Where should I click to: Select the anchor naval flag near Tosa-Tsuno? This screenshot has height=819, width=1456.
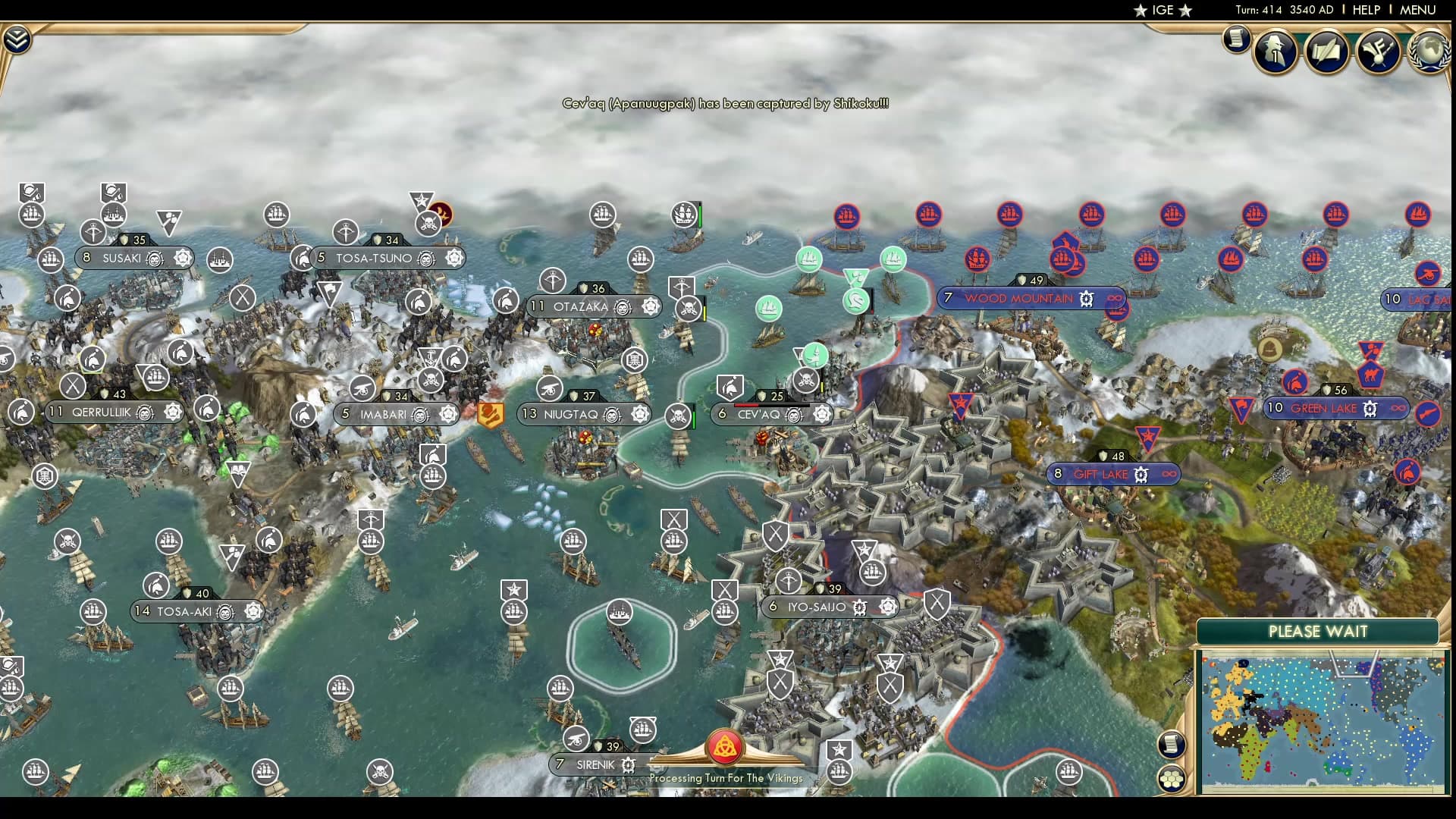429,354
